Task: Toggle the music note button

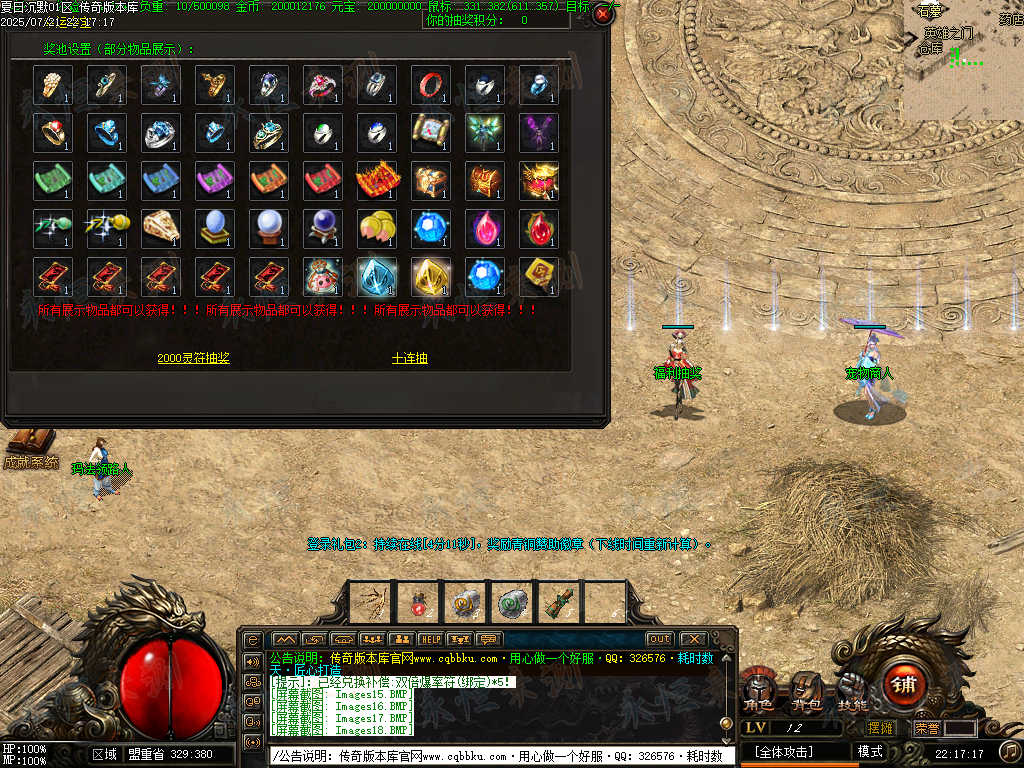Action: 1010,751
